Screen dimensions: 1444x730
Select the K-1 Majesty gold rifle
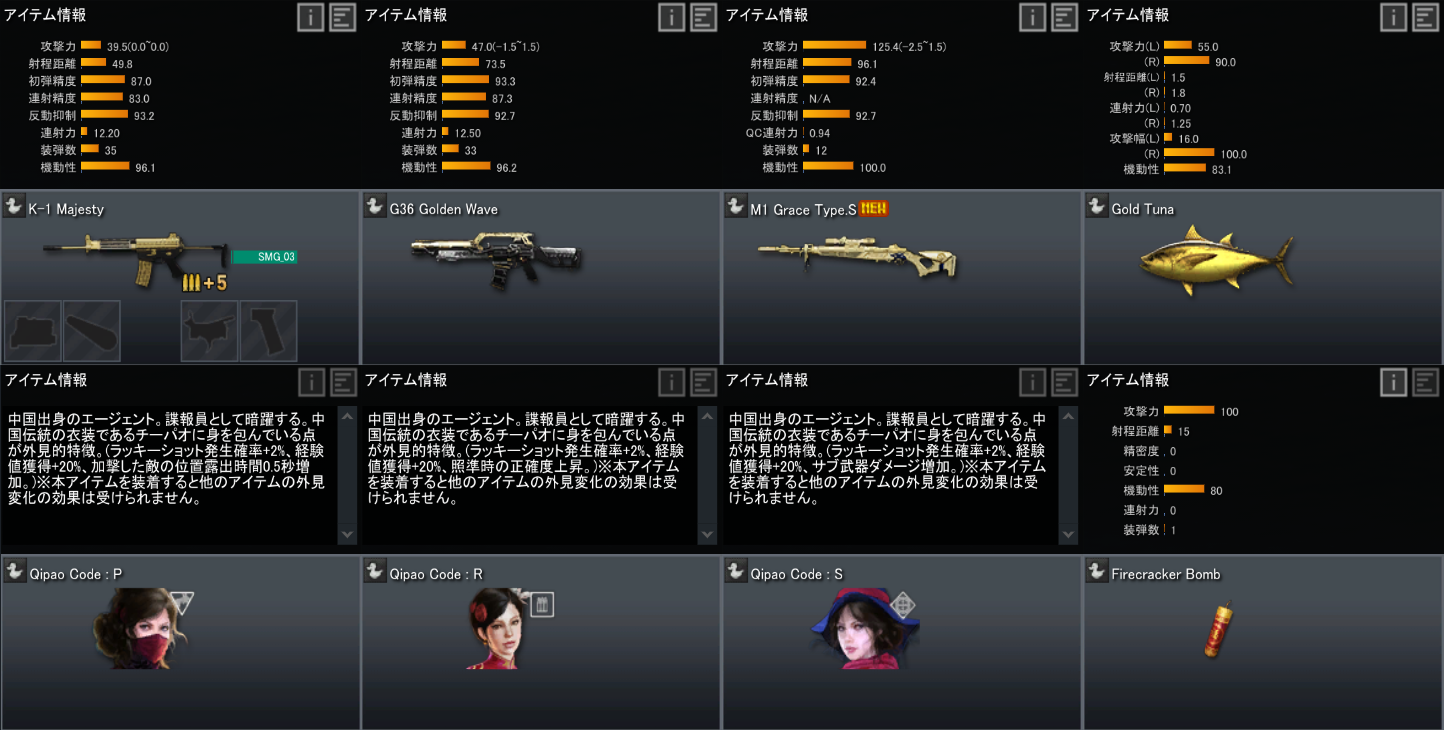[135, 256]
